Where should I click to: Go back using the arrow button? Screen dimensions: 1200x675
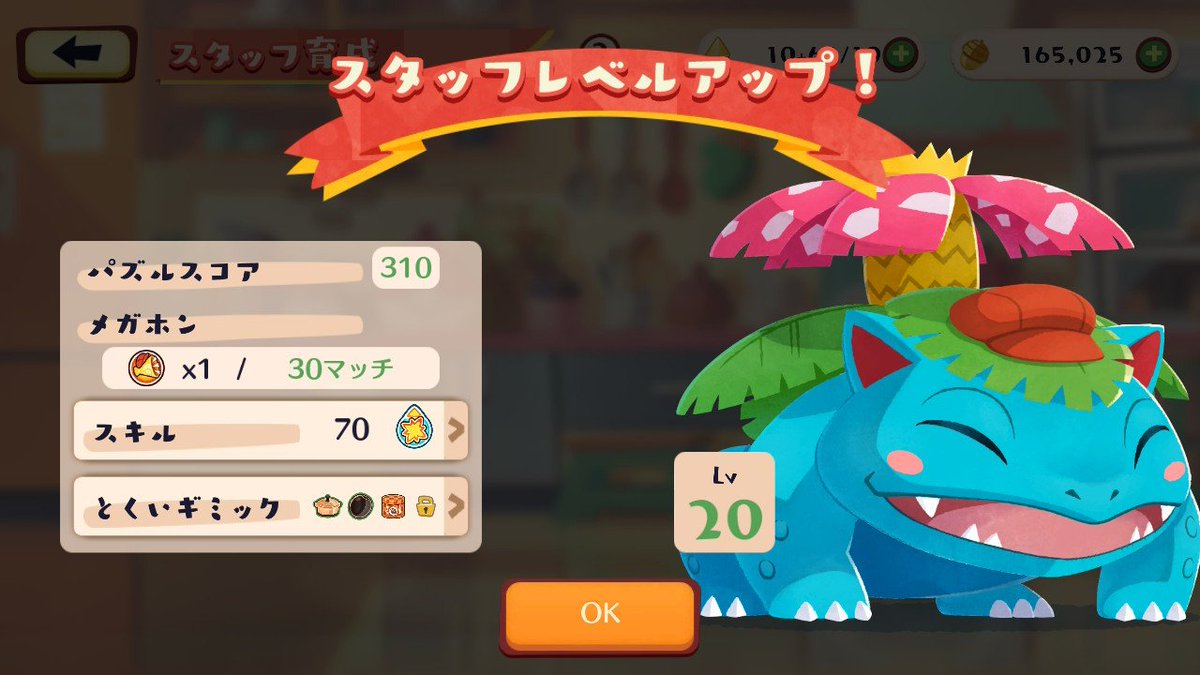click(x=77, y=55)
